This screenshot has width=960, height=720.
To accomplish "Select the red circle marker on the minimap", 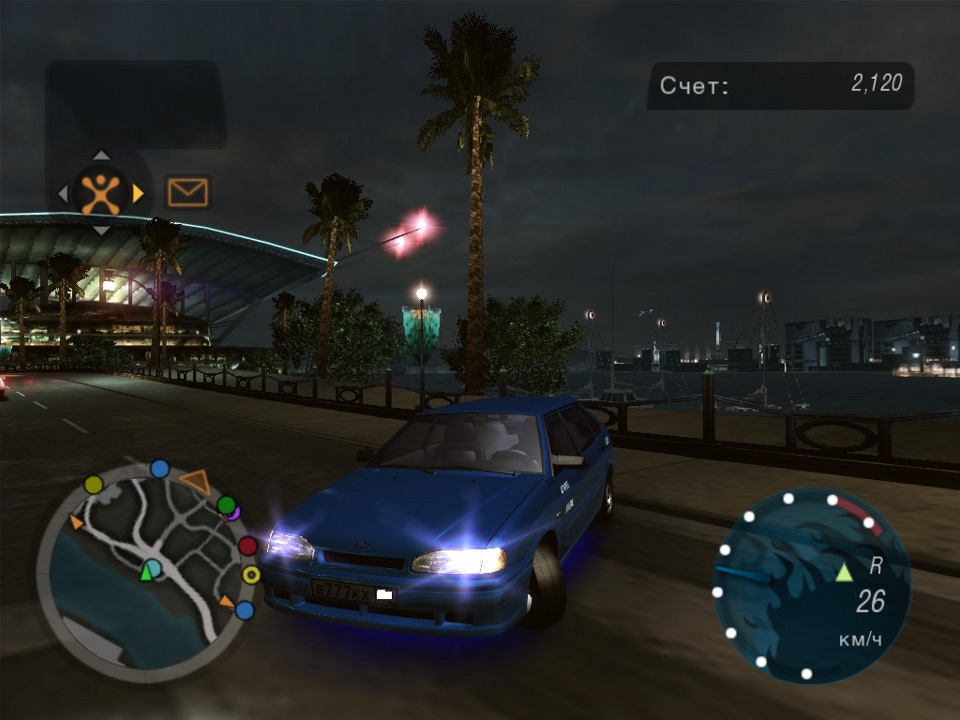I will (x=248, y=546).
